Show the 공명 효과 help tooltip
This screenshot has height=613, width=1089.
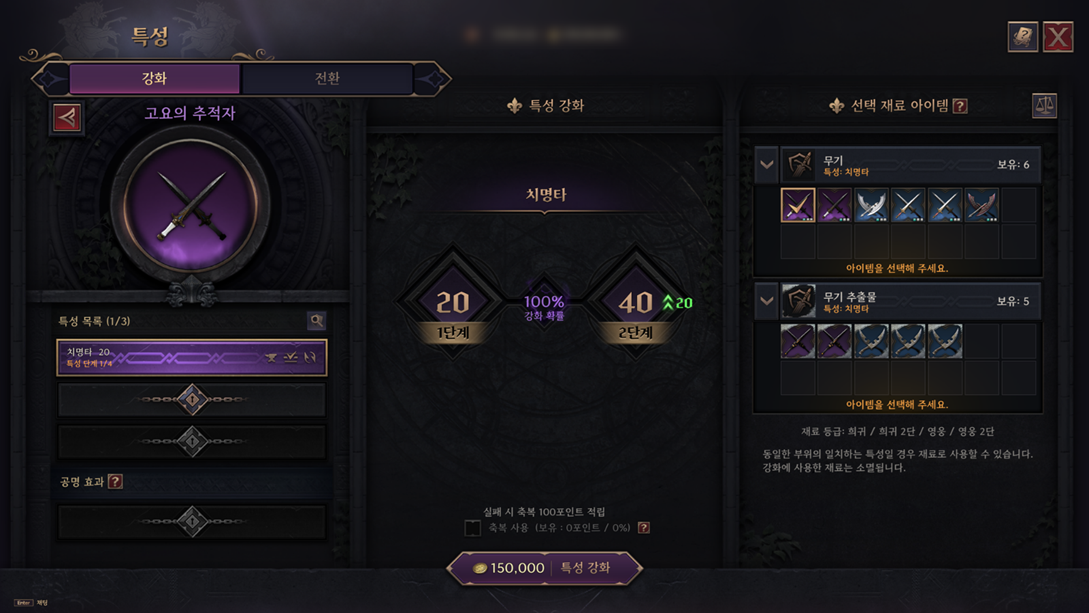116,482
